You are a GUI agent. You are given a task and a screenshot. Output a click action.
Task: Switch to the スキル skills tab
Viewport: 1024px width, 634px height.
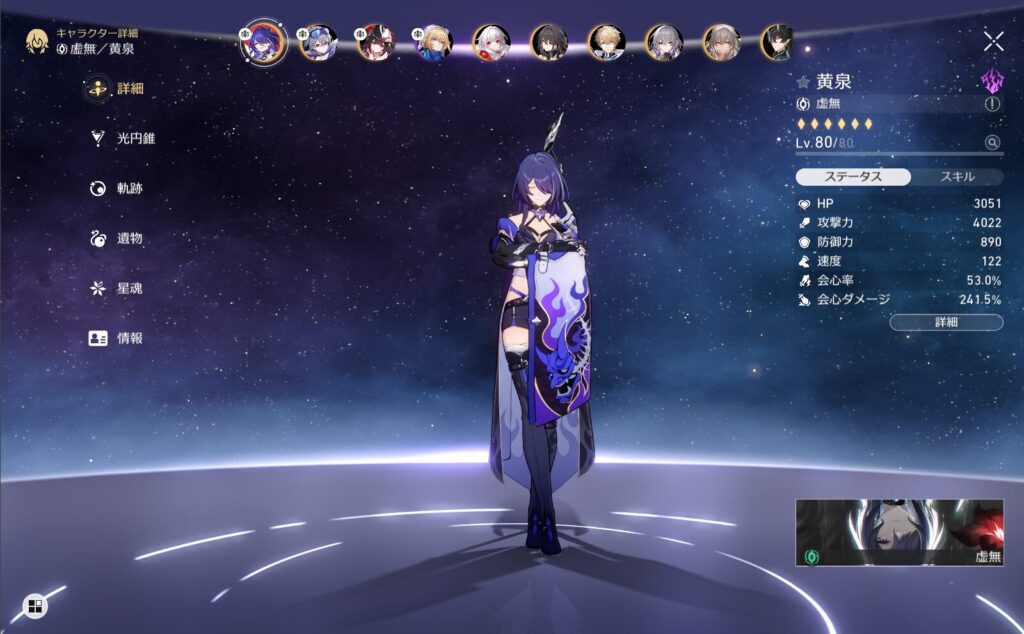(x=957, y=177)
